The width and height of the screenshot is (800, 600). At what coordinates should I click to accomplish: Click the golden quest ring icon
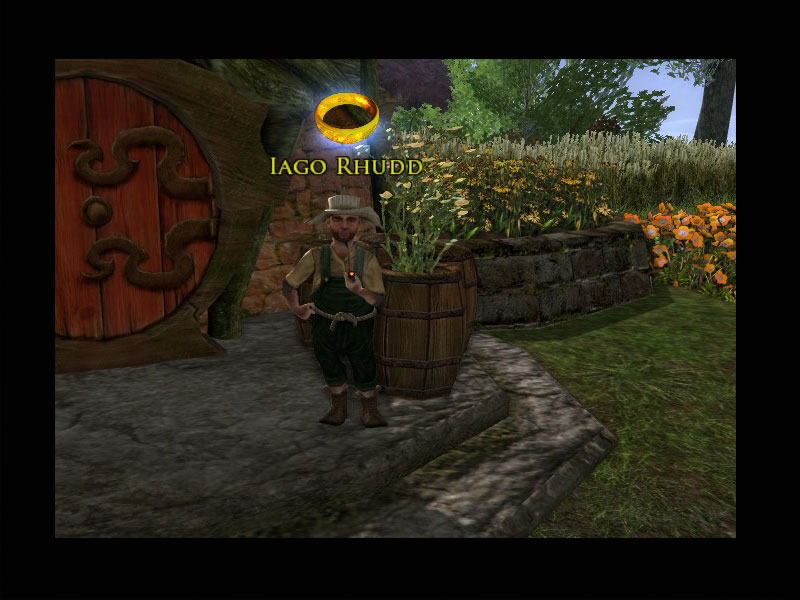pyautogui.click(x=347, y=118)
